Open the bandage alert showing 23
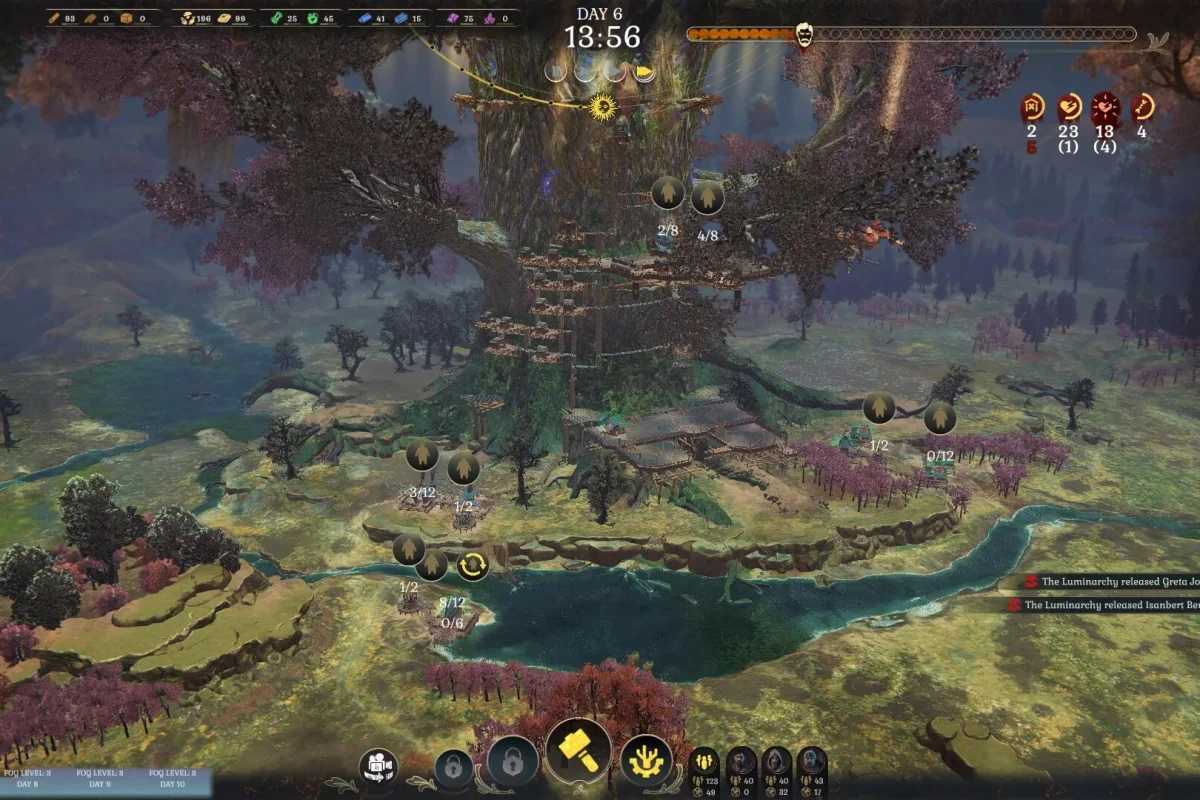1200x800 pixels. pyautogui.click(x=1069, y=107)
